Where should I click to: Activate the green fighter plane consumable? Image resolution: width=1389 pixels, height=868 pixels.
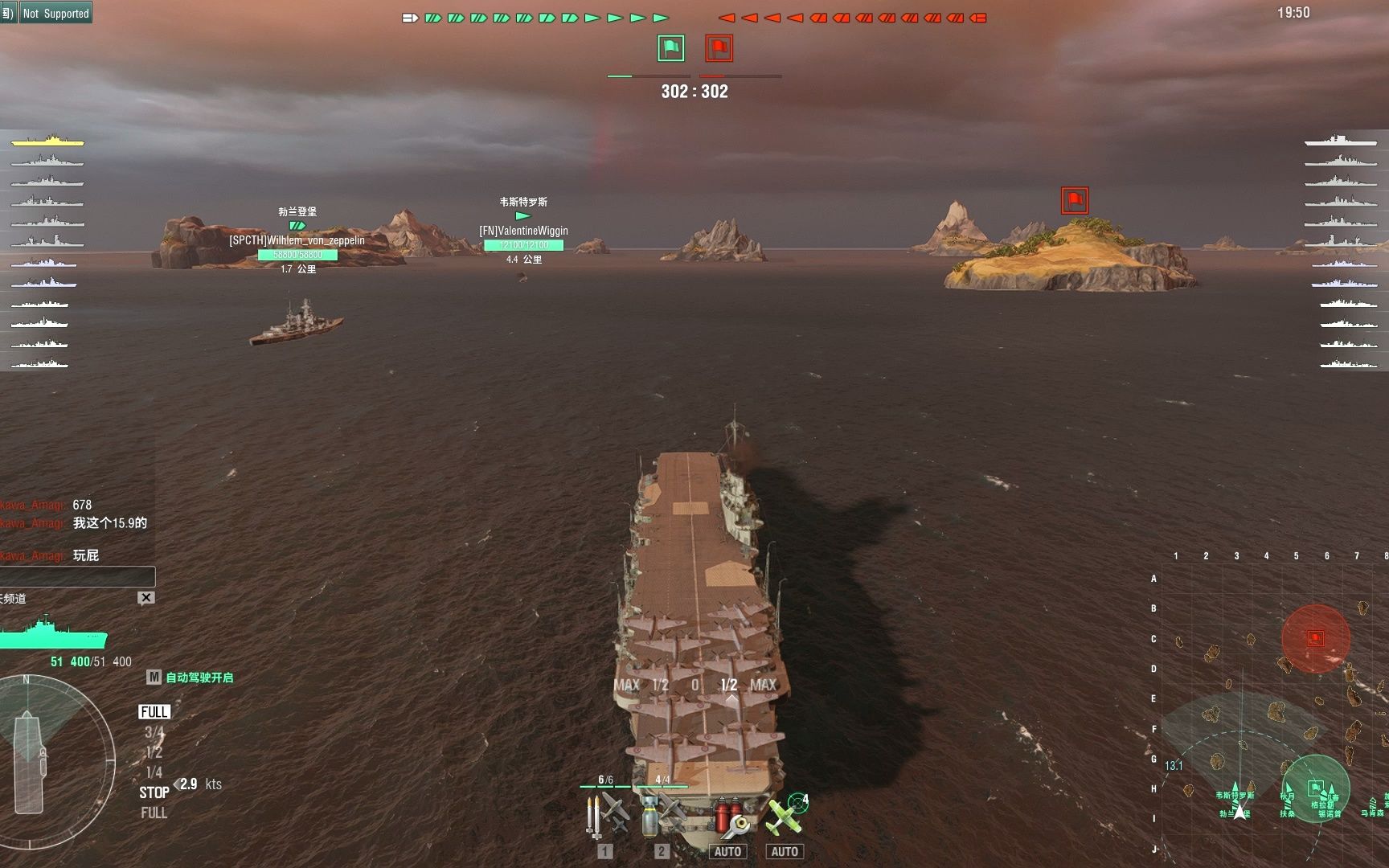pos(785,816)
